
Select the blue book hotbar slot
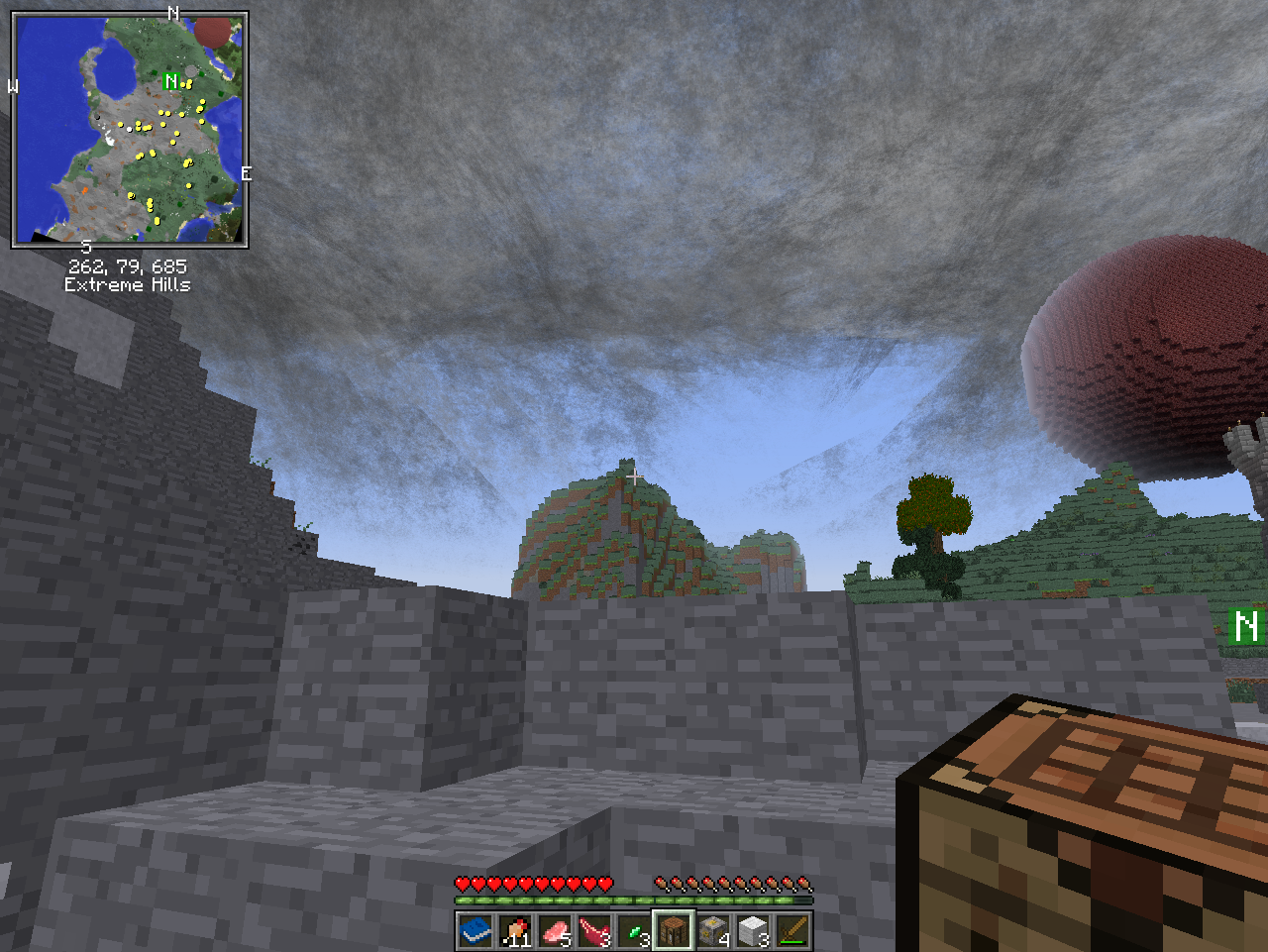(x=475, y=931)
